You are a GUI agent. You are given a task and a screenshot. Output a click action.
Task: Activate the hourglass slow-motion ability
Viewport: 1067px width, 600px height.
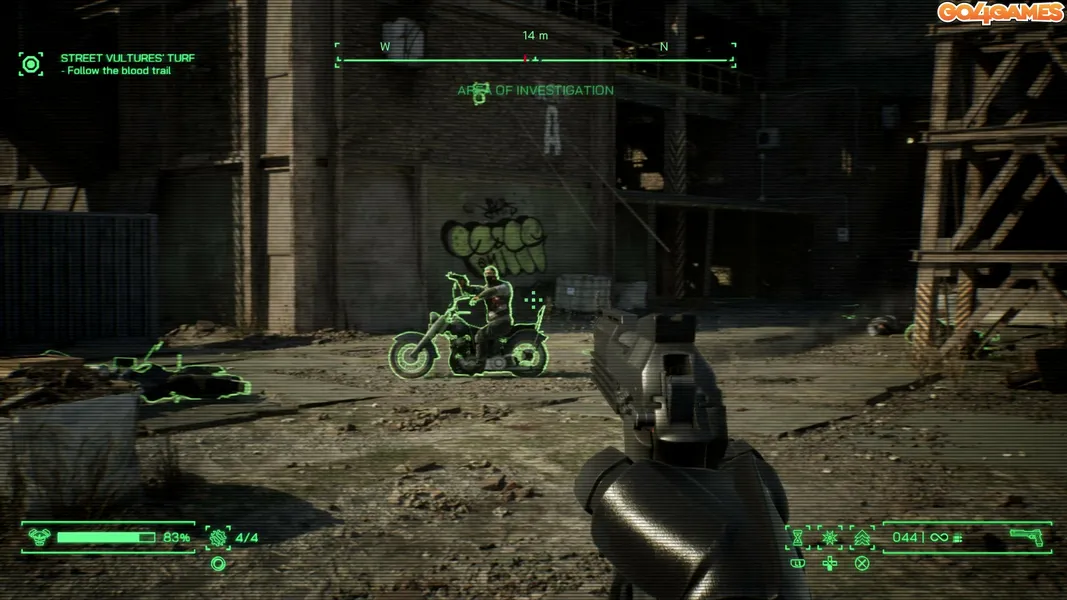798,538
